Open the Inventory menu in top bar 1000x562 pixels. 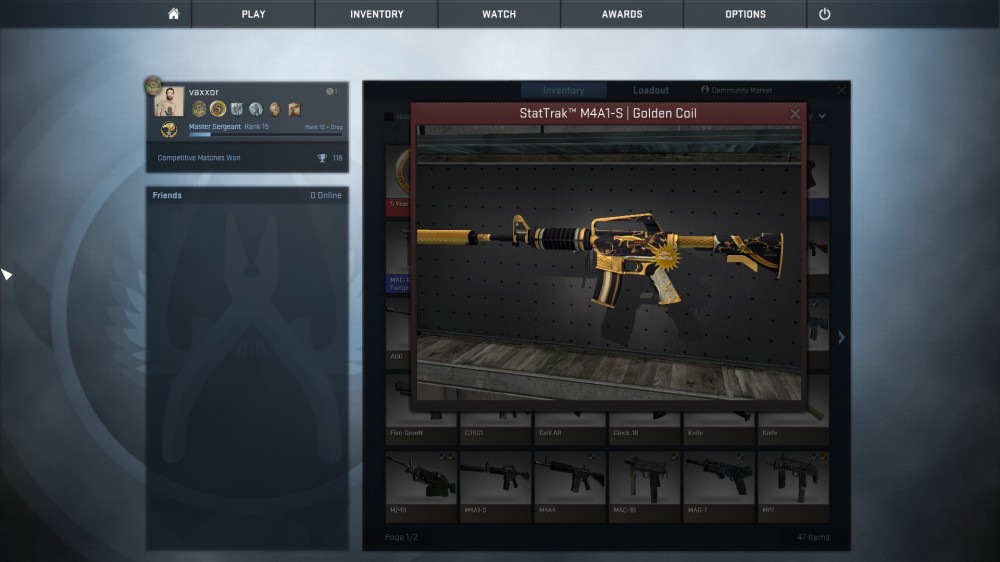tap(377, 14)
